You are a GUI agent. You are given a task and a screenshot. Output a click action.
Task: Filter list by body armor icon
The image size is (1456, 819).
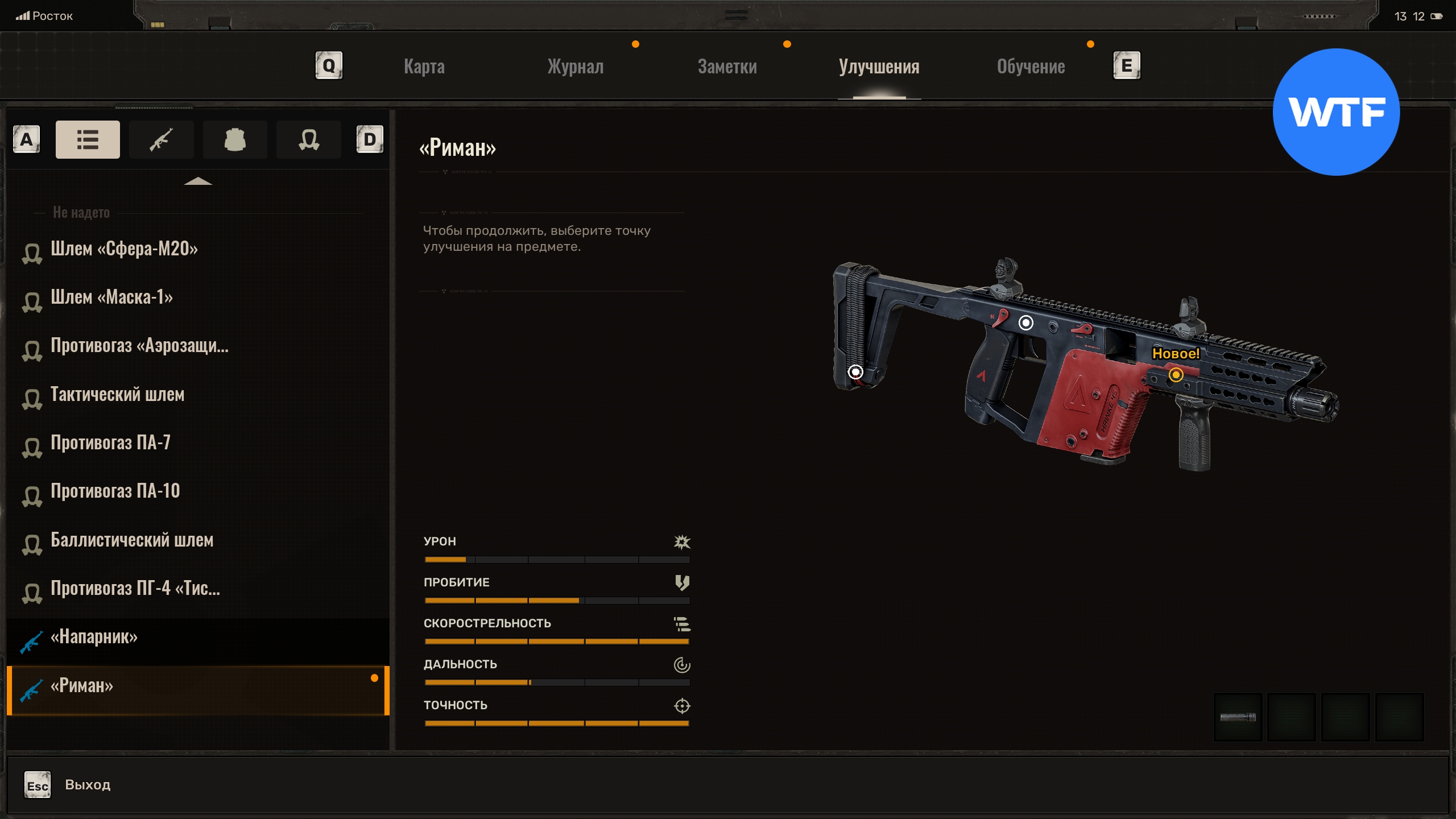coord(234,139)
